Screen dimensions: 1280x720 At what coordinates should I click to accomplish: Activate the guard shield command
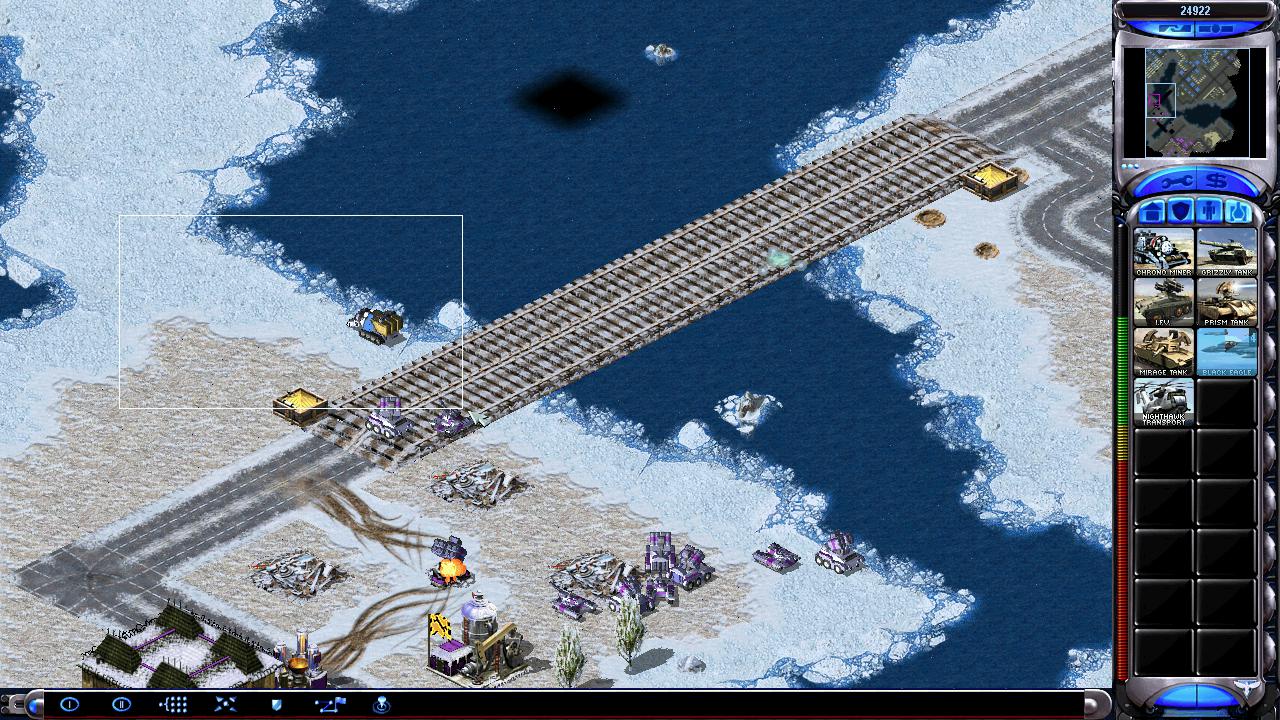[x=277, y=704]
